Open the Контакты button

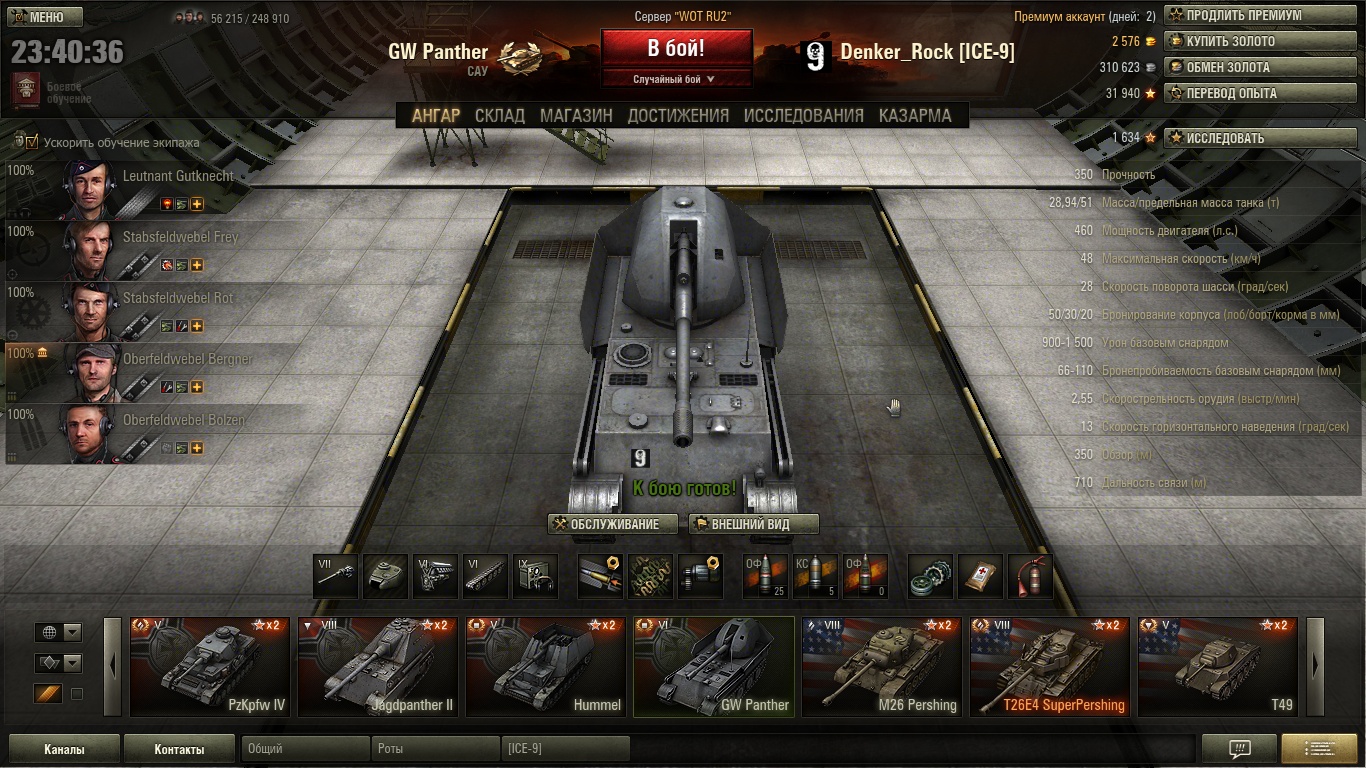pyautogui.click(x=179, y=749)
